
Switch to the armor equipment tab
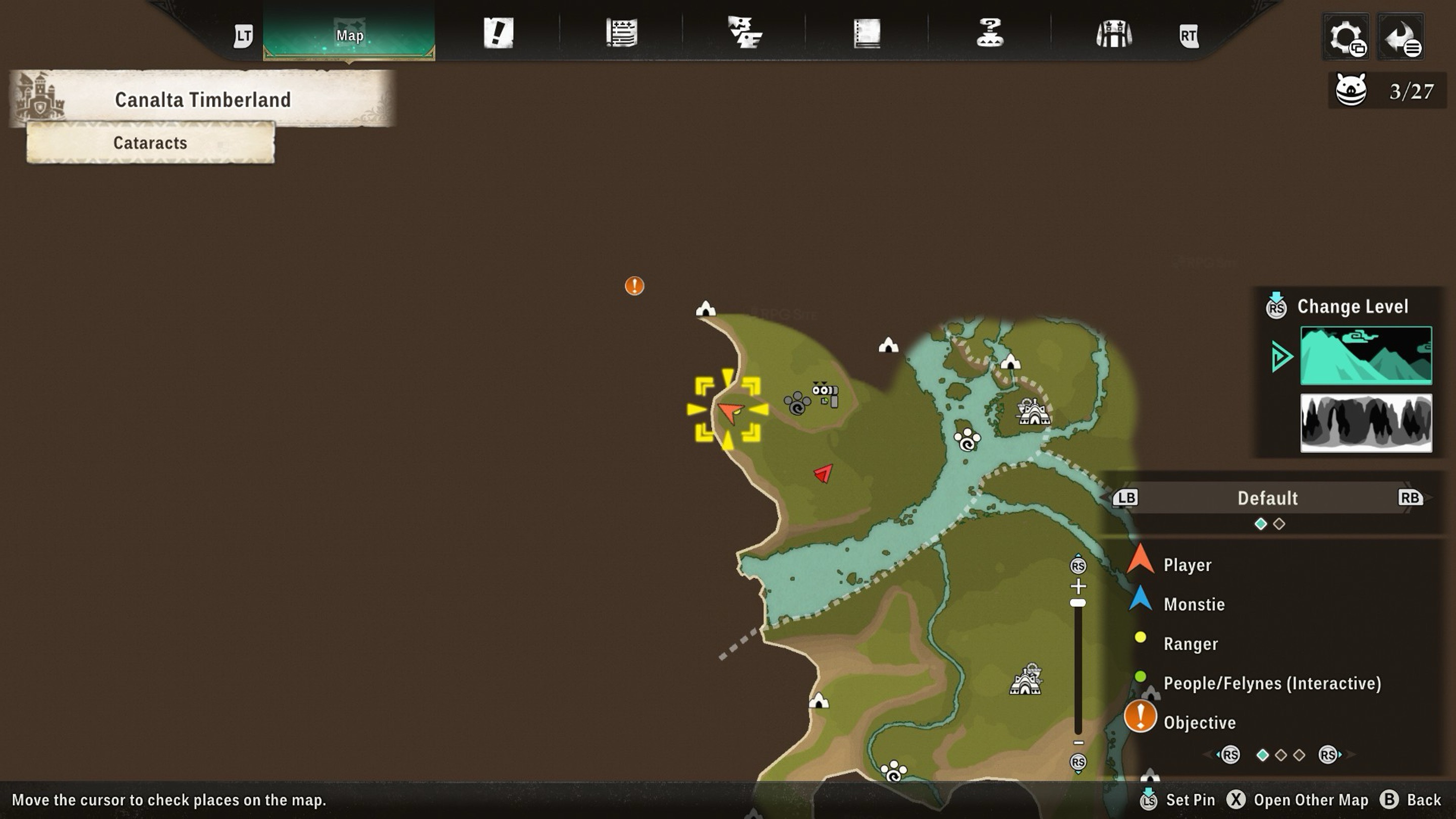click(x=1113, y=33)
